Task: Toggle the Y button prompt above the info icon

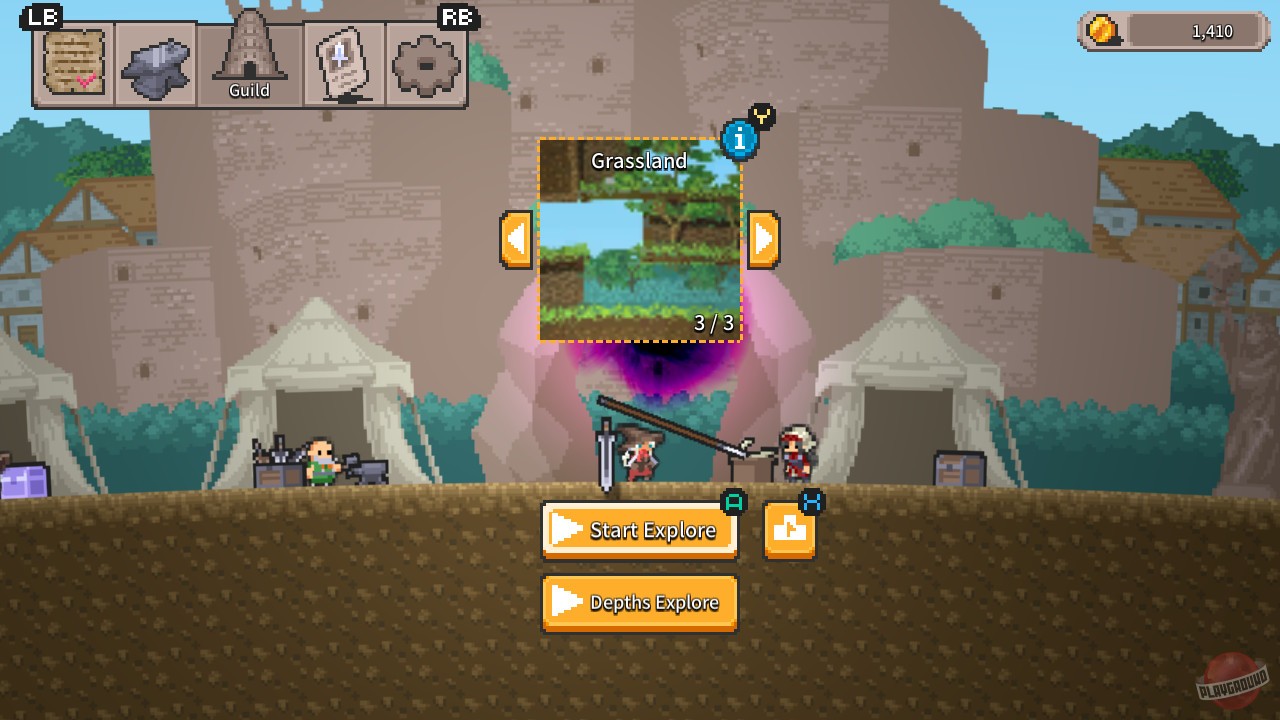Action: 762,116
